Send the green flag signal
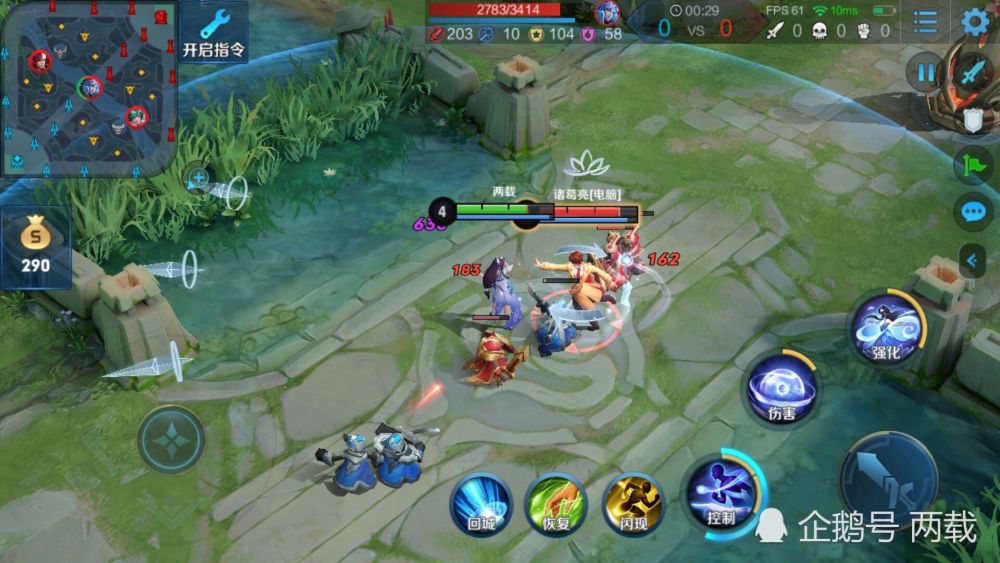This screenshot has height=563, width=1000. coord(974,166)
